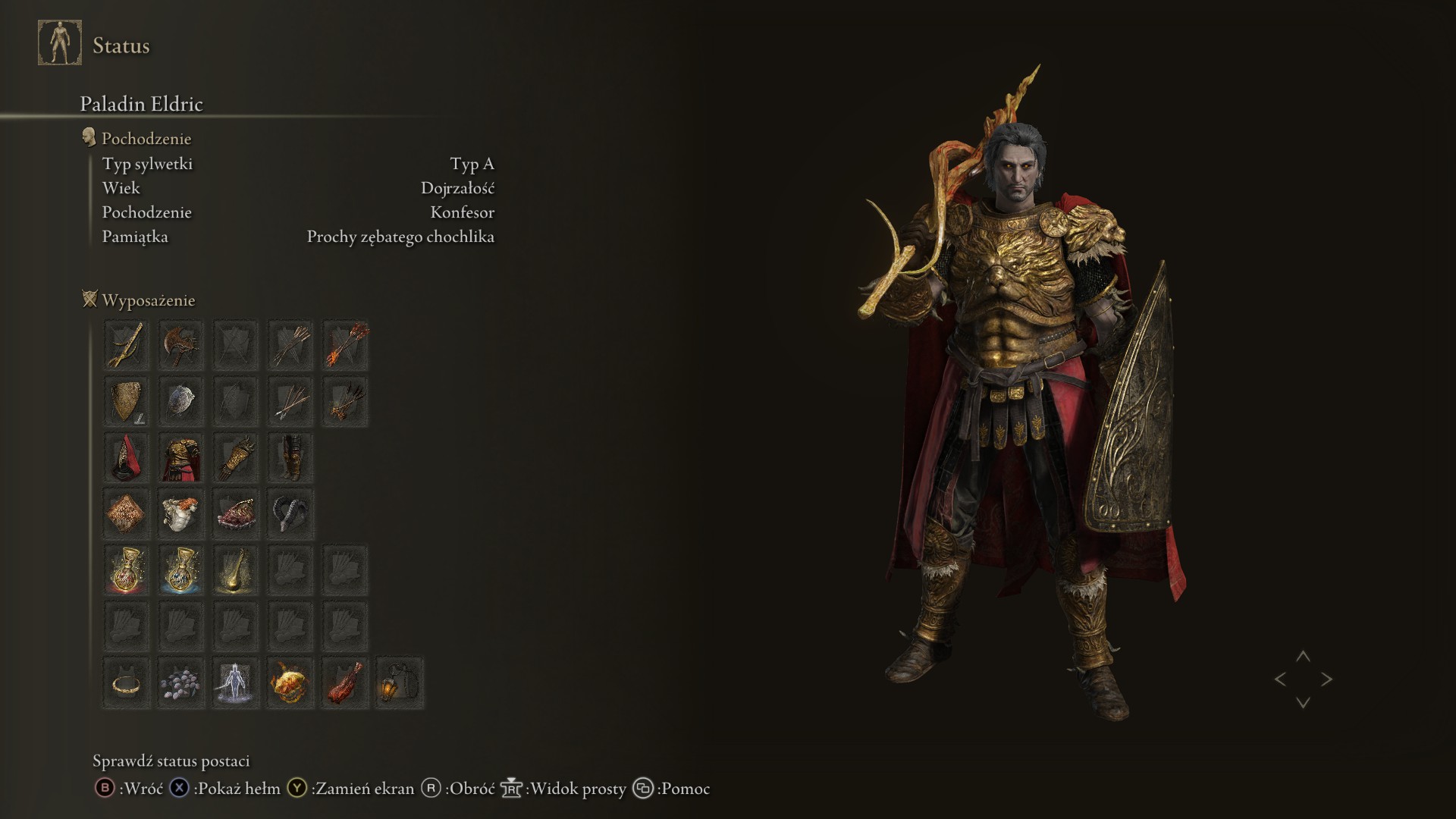Select the golden bow weapon slot

coord(126,345)
